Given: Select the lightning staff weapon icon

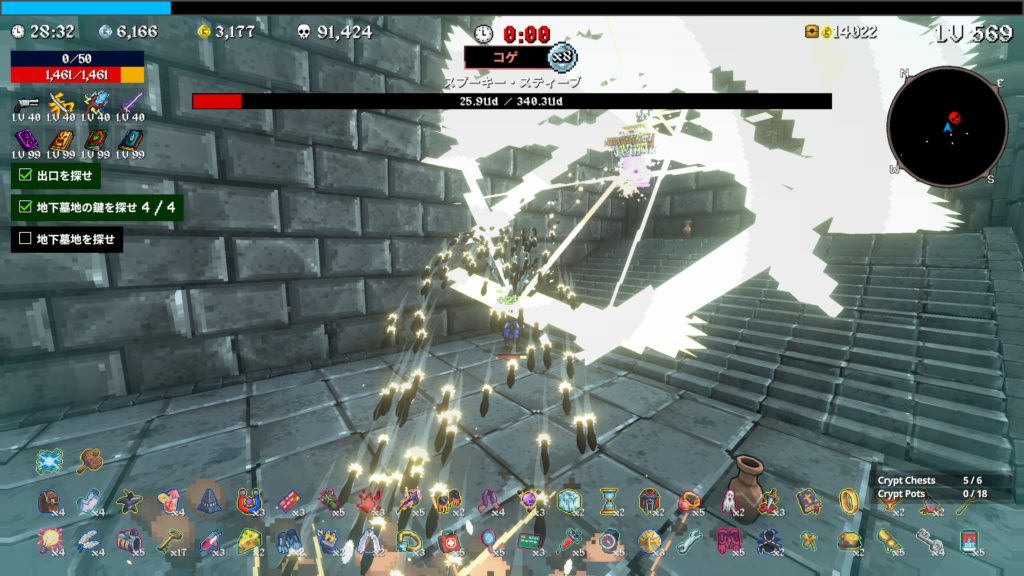Looking at the screenshot, I should pos(97,103).
